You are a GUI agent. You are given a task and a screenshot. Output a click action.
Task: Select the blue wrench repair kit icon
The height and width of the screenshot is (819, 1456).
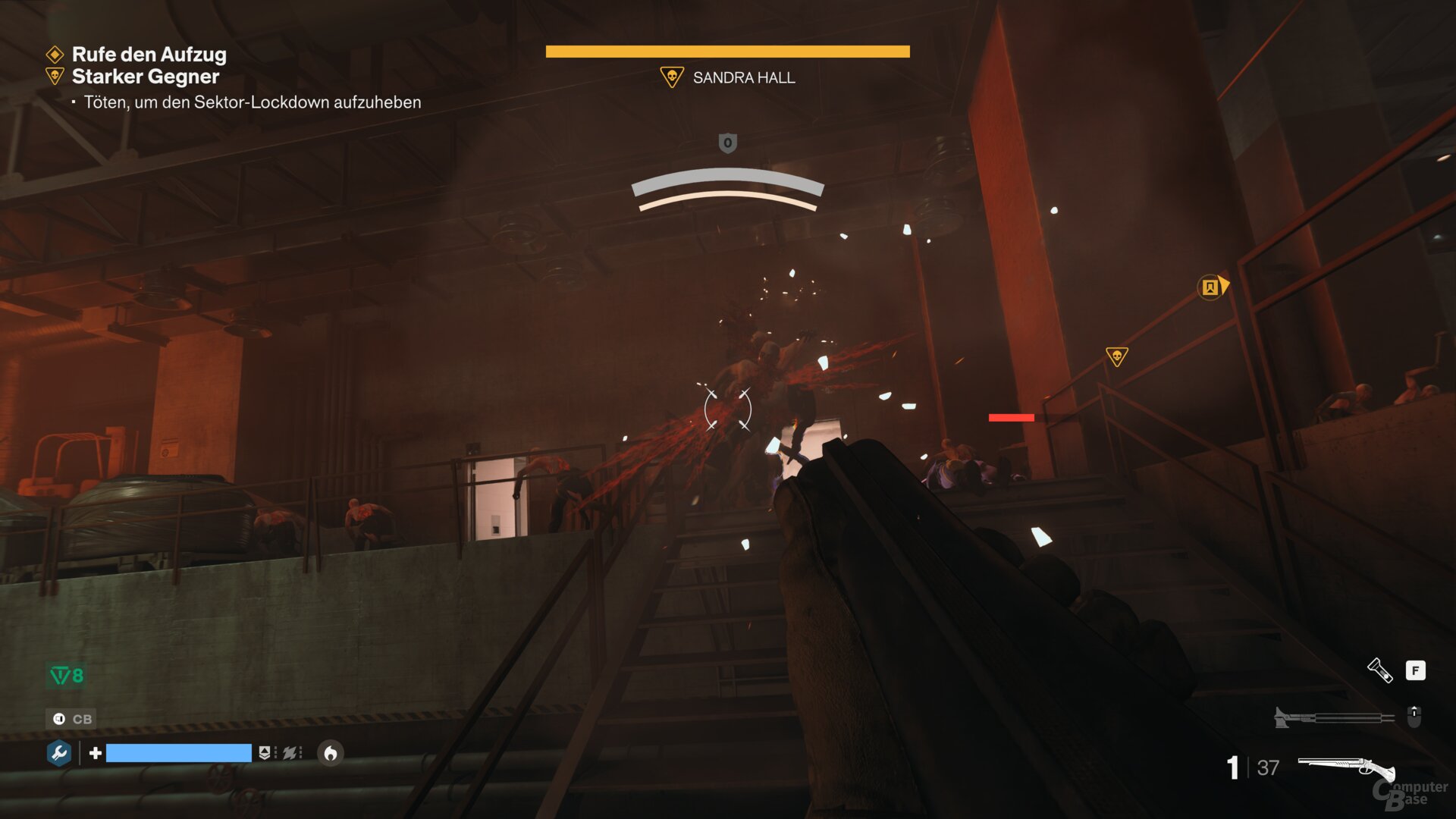[58, 754]
